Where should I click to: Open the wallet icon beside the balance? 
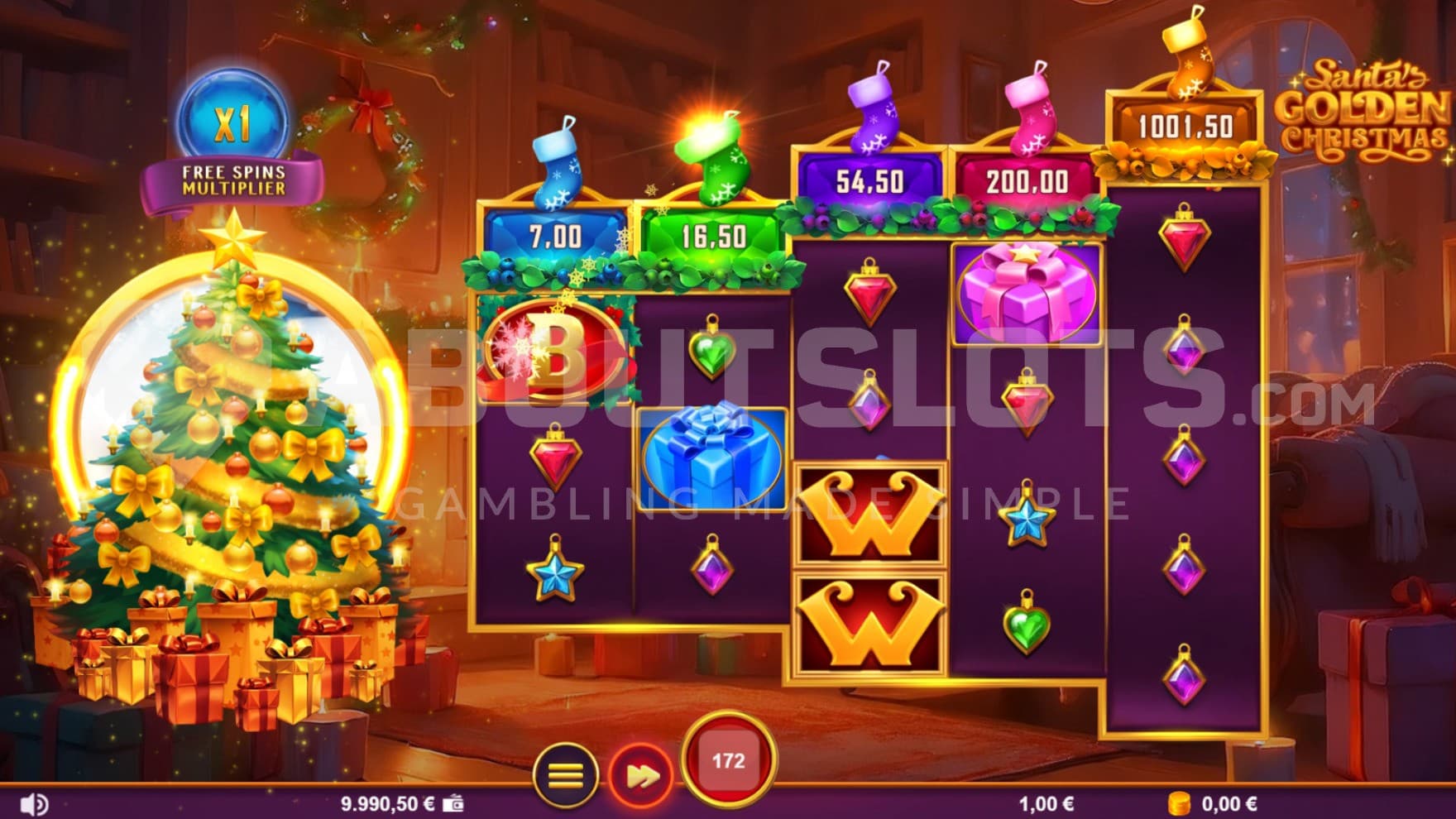pos(453,803)
